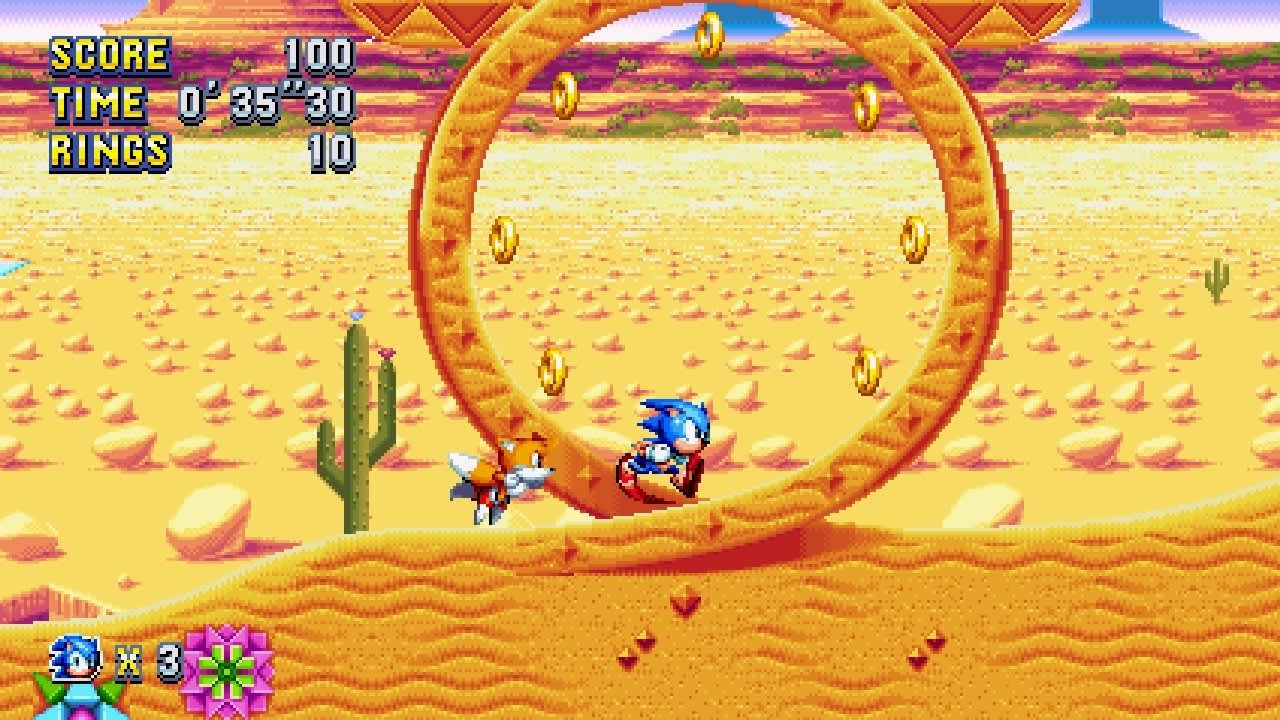
Task: Select the lowest floating ring near Tails
Action: 552,372
